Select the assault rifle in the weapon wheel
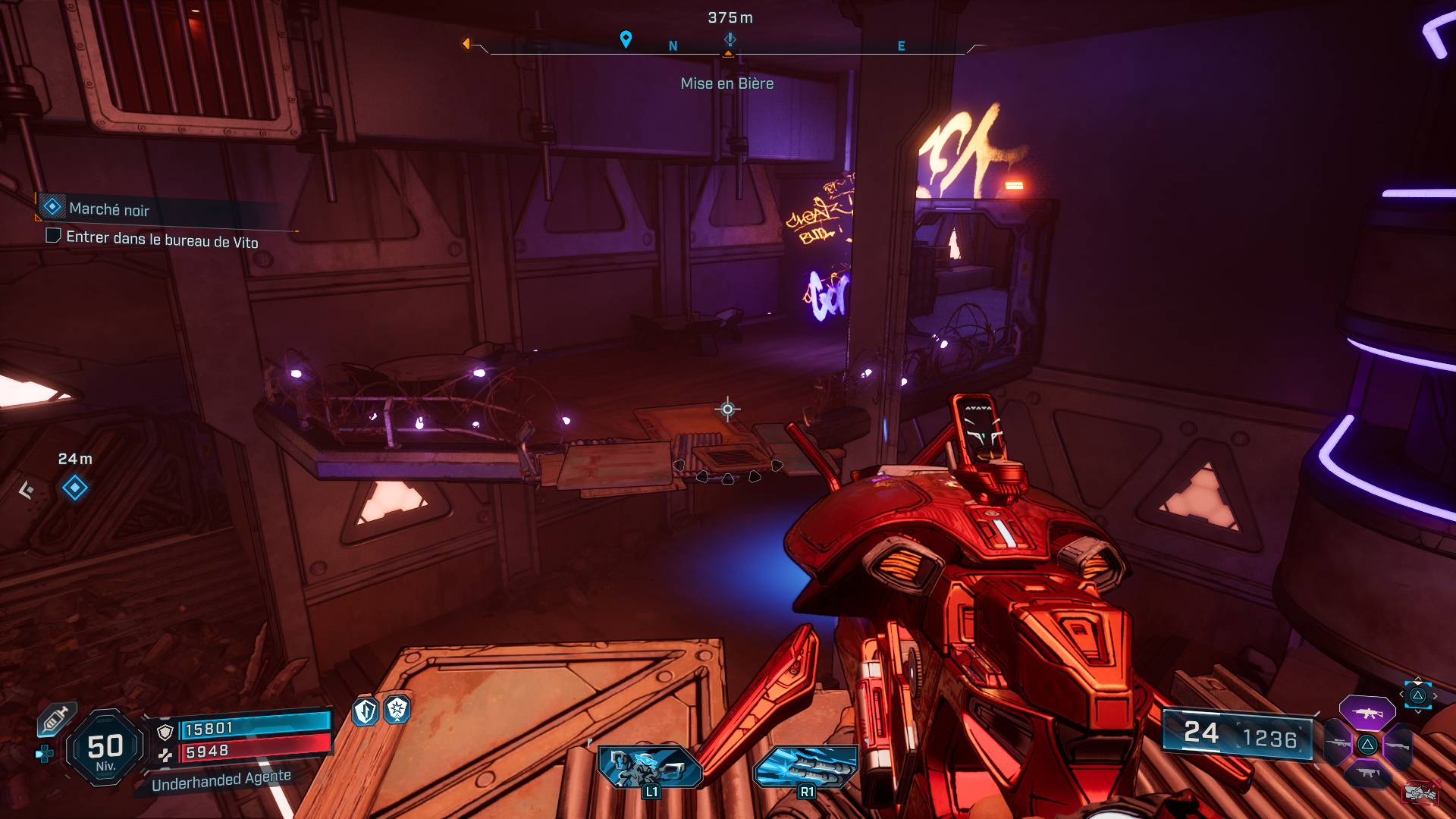Viewport: 1456px width, 819px height. [1367, 714]
